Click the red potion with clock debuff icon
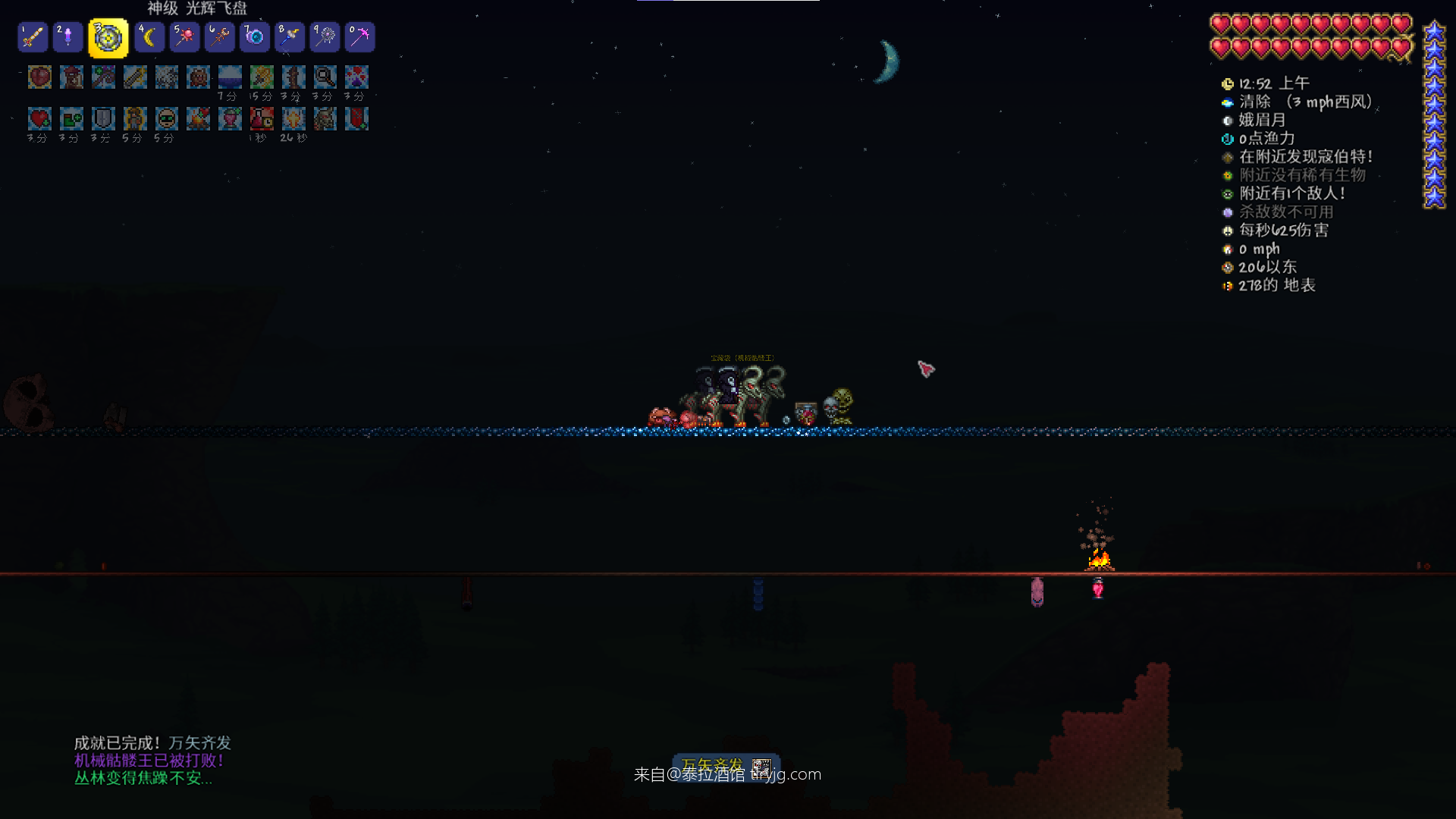1456x819 pixels. (x=262, y=118)
